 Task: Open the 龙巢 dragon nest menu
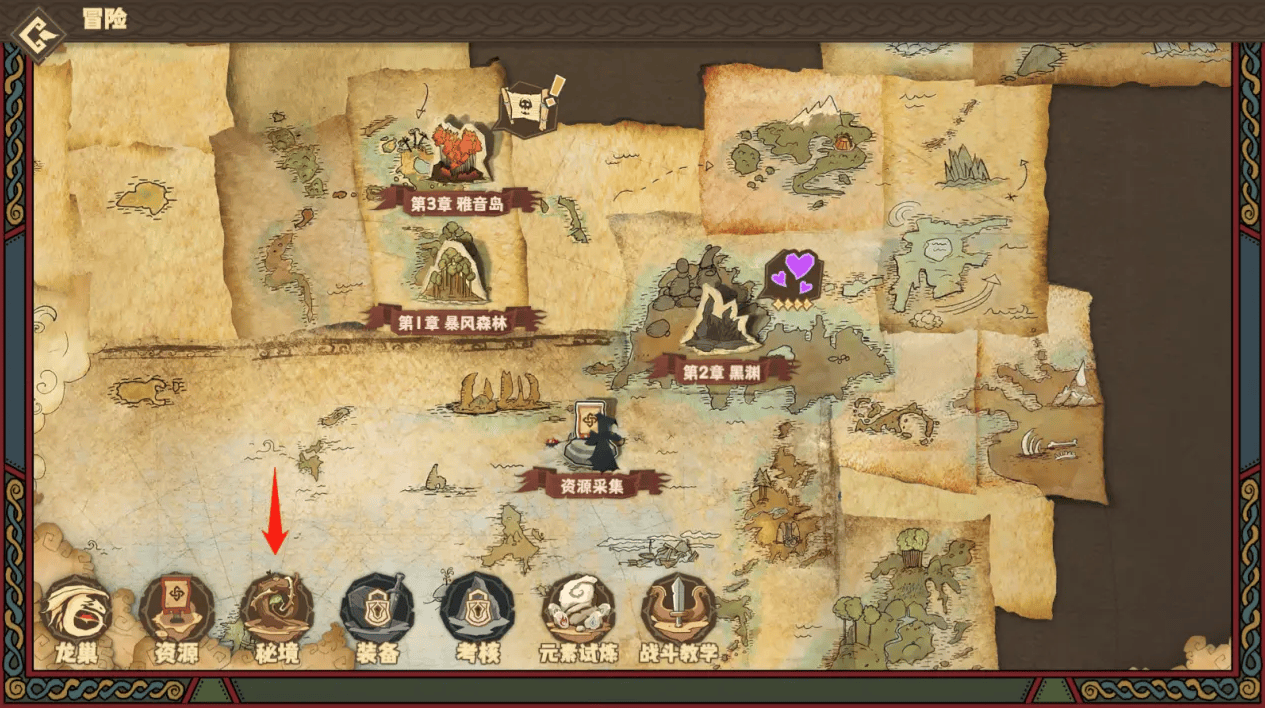(76, 611)
